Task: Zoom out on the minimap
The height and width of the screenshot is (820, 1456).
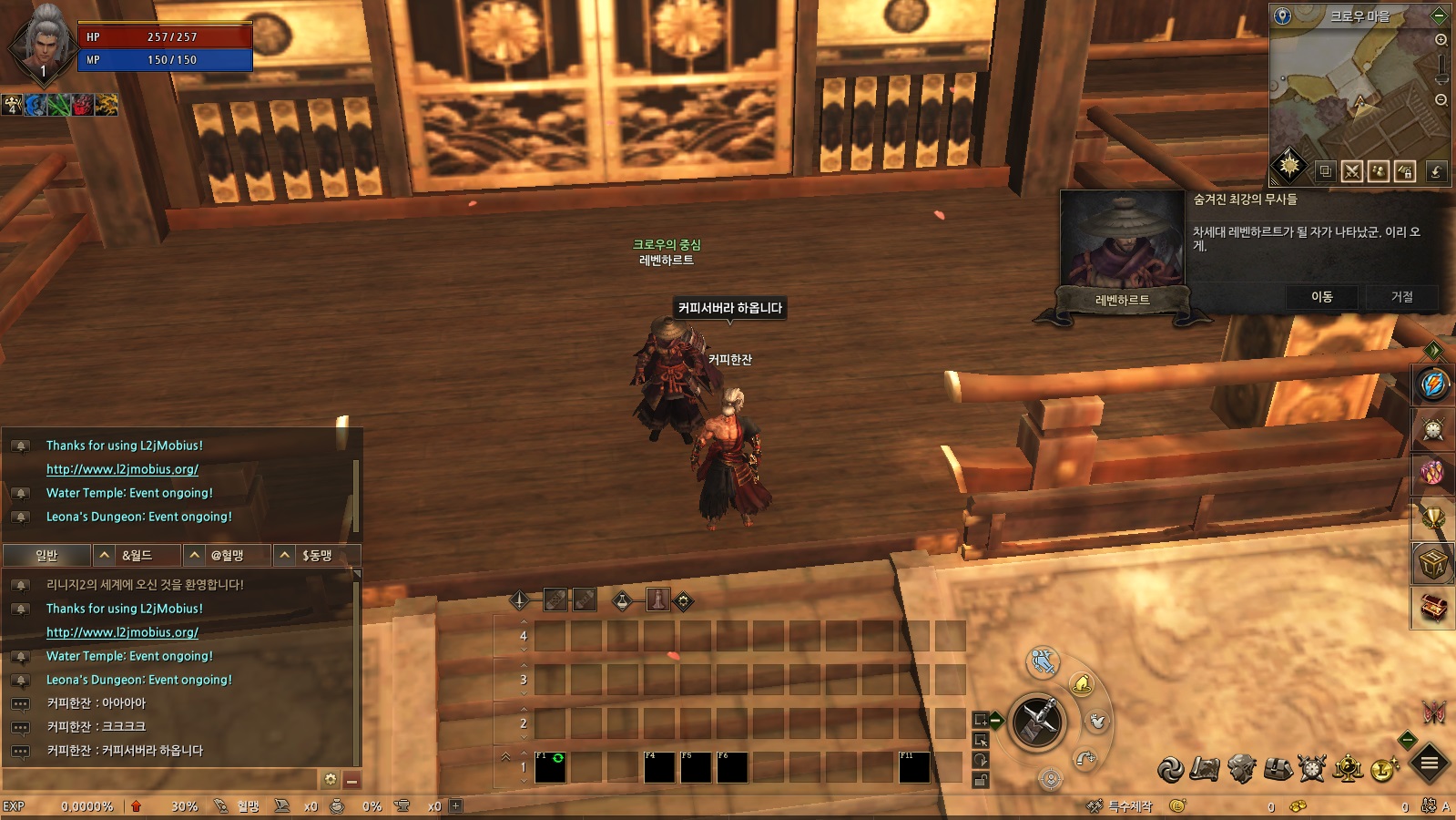Action: pyautogui.click(x=1441, y=100)
